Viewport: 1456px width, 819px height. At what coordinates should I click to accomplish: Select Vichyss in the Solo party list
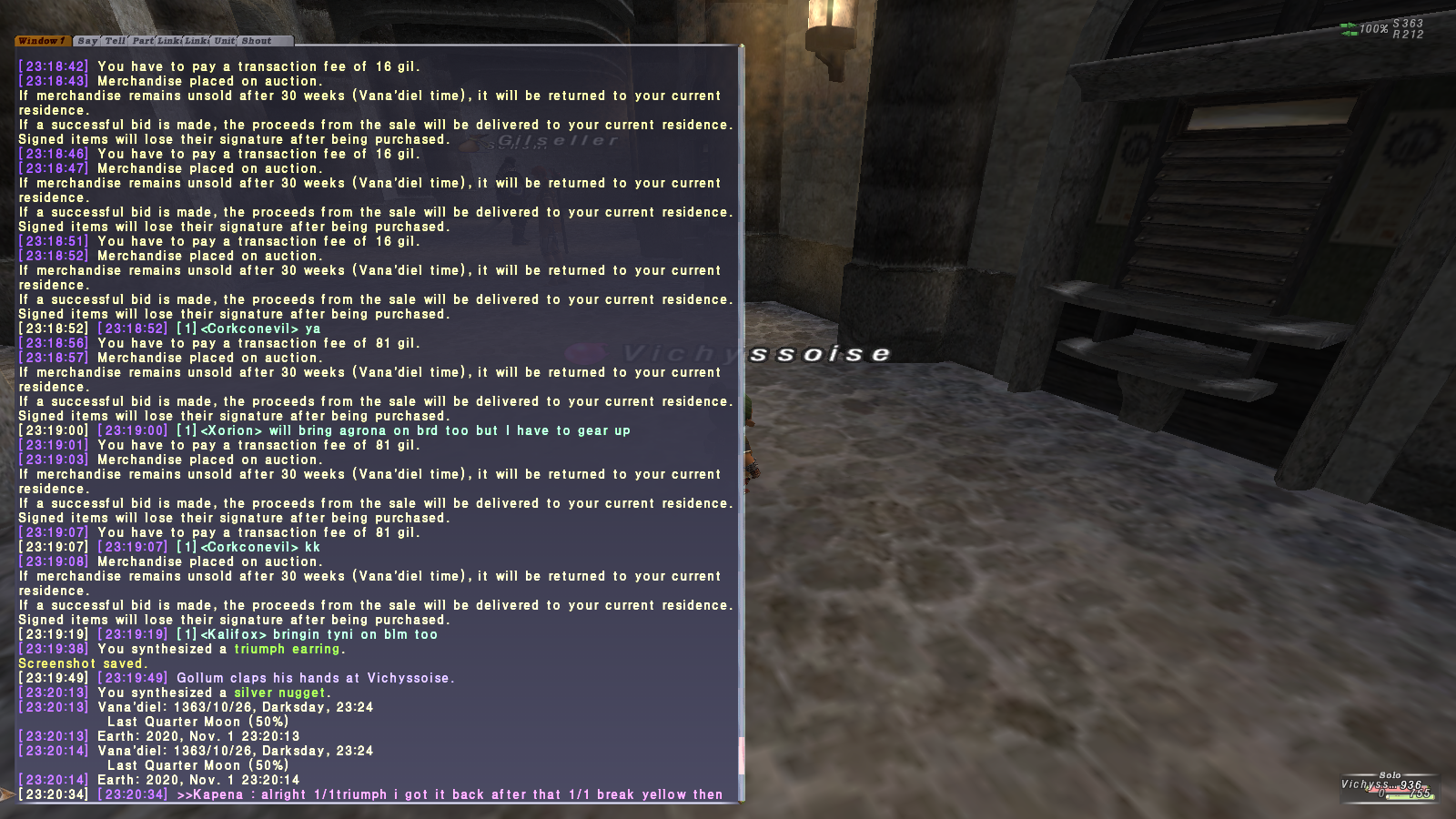[1364, 784]
